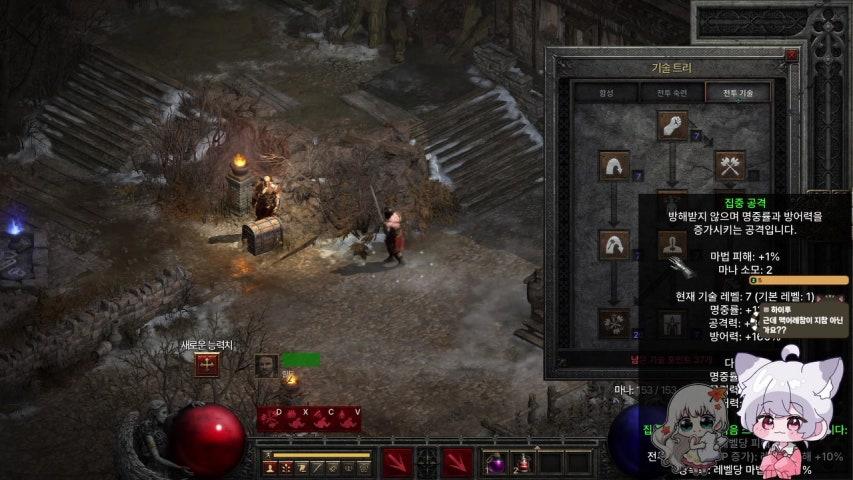Choose the fist skill at the tree top
853x480 pixels.
[672, 126]
